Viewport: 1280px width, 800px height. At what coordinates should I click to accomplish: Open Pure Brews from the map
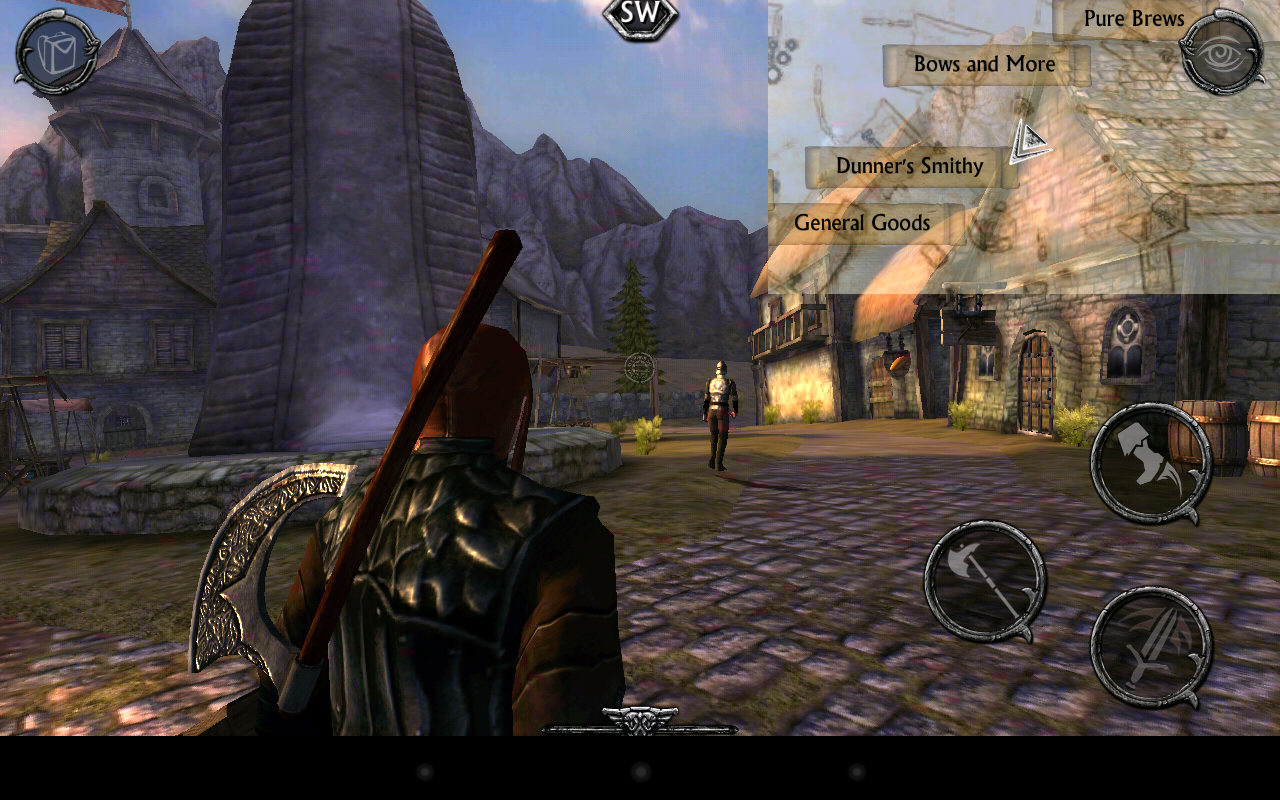tap(1134, 17)
